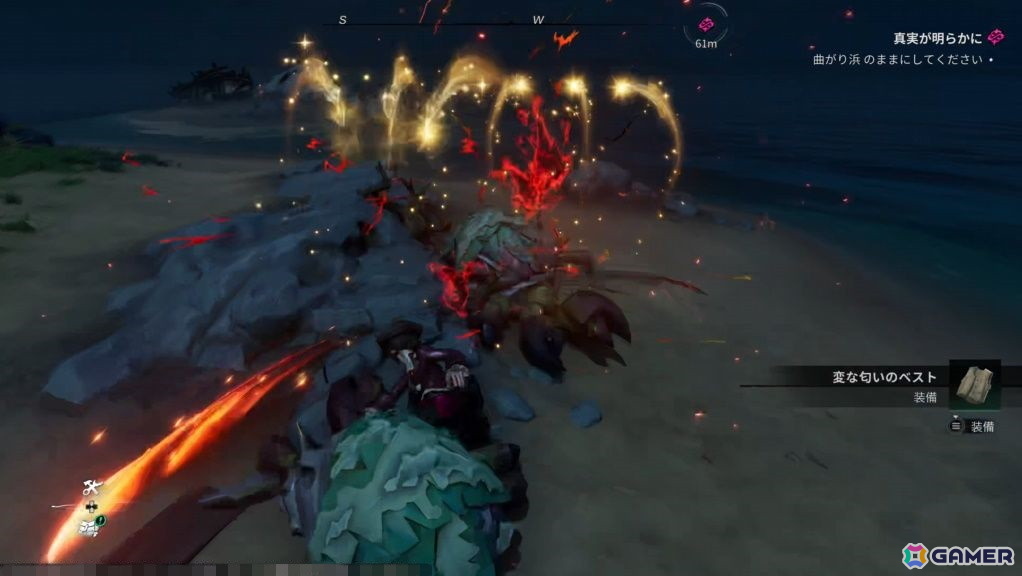Select the 変な匂いのベスト vest thumbnail
Screen dimensions: 1022x576
(974, 384)
